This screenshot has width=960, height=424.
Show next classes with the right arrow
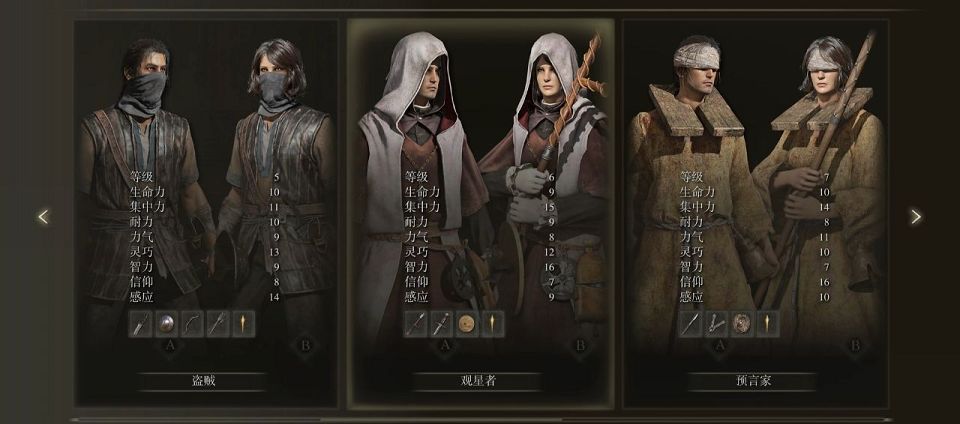(x=915, y=216)
